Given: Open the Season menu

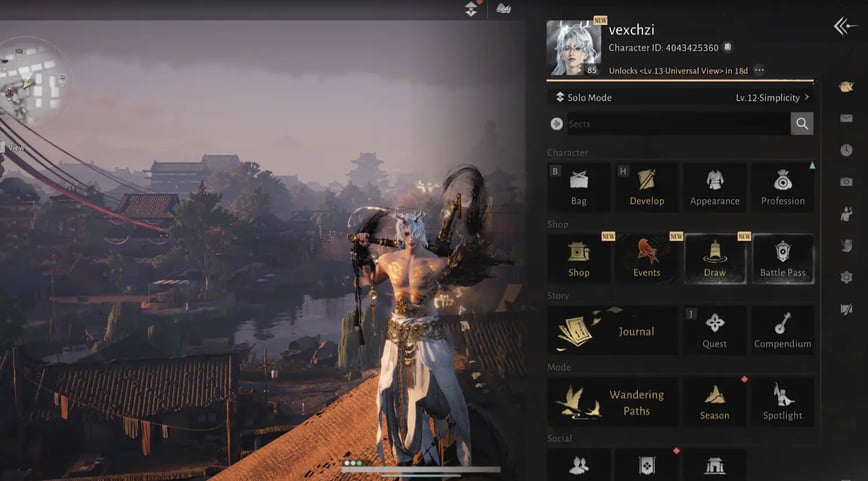Looking at the screenshot, I should pos(714,402).
